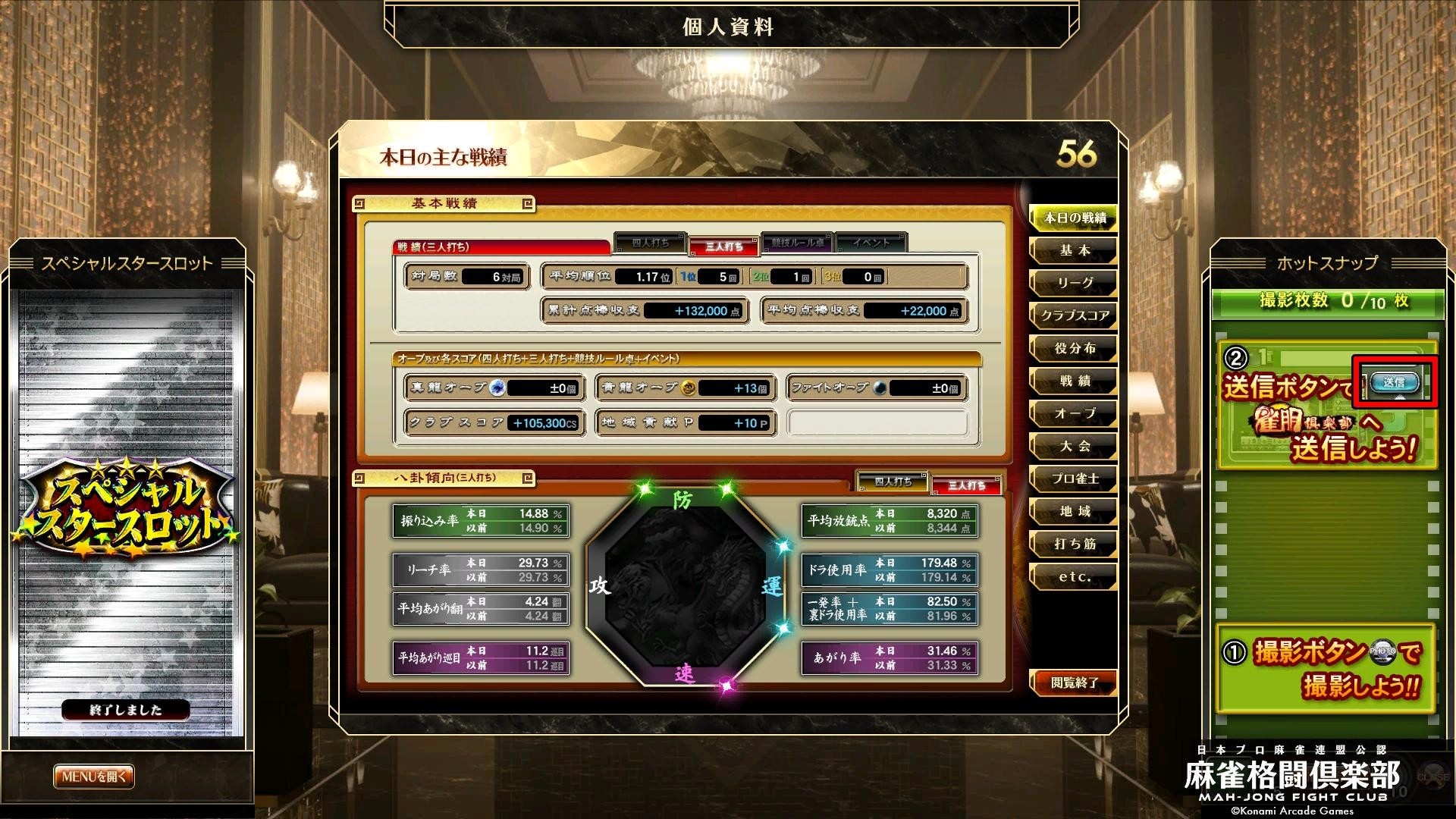Screen dimensions: 1456x819
Task: Open the リーグ side menu entry
Action: pyautogui.click(x=1074, y=284)
